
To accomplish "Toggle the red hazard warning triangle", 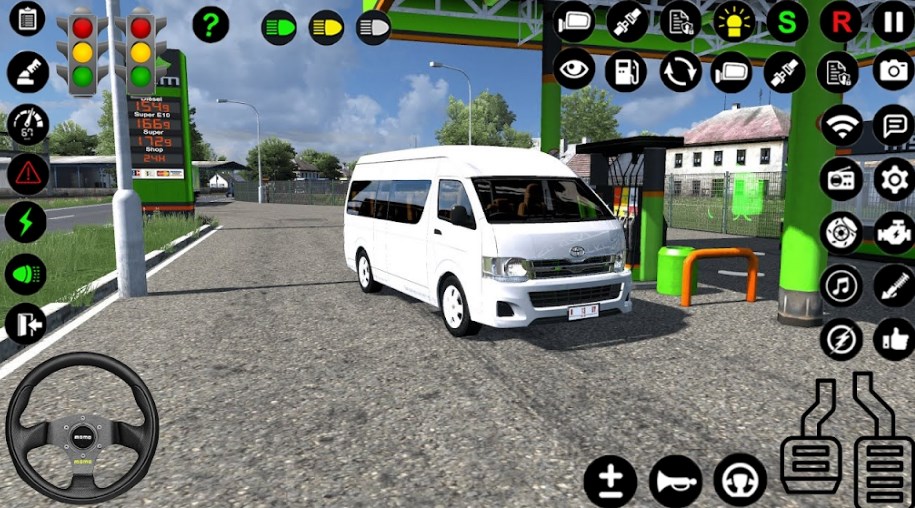I will click(x=27, y=173).
